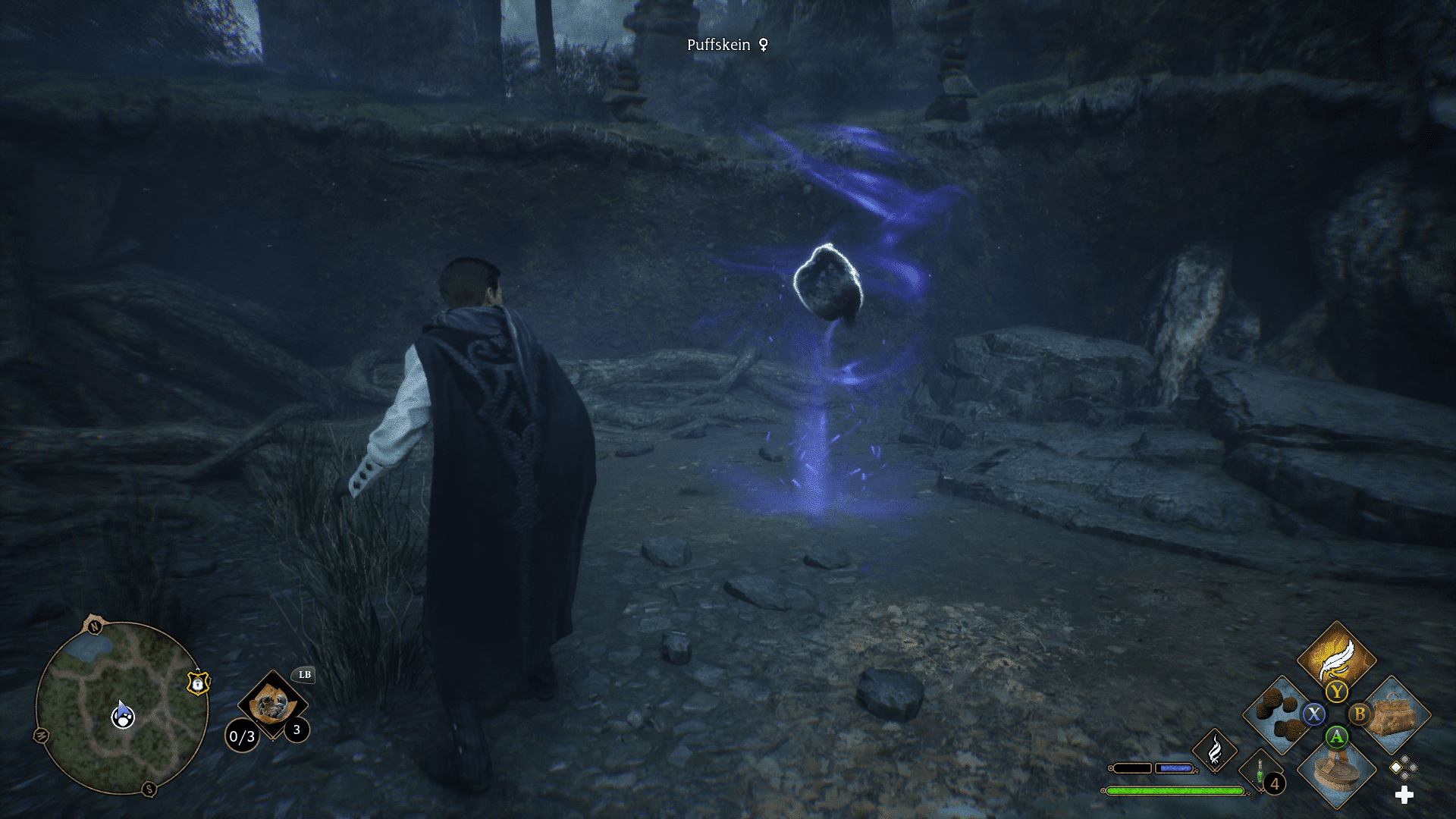
Task: Click the N compass marker on the minimap
Action: 94,626
